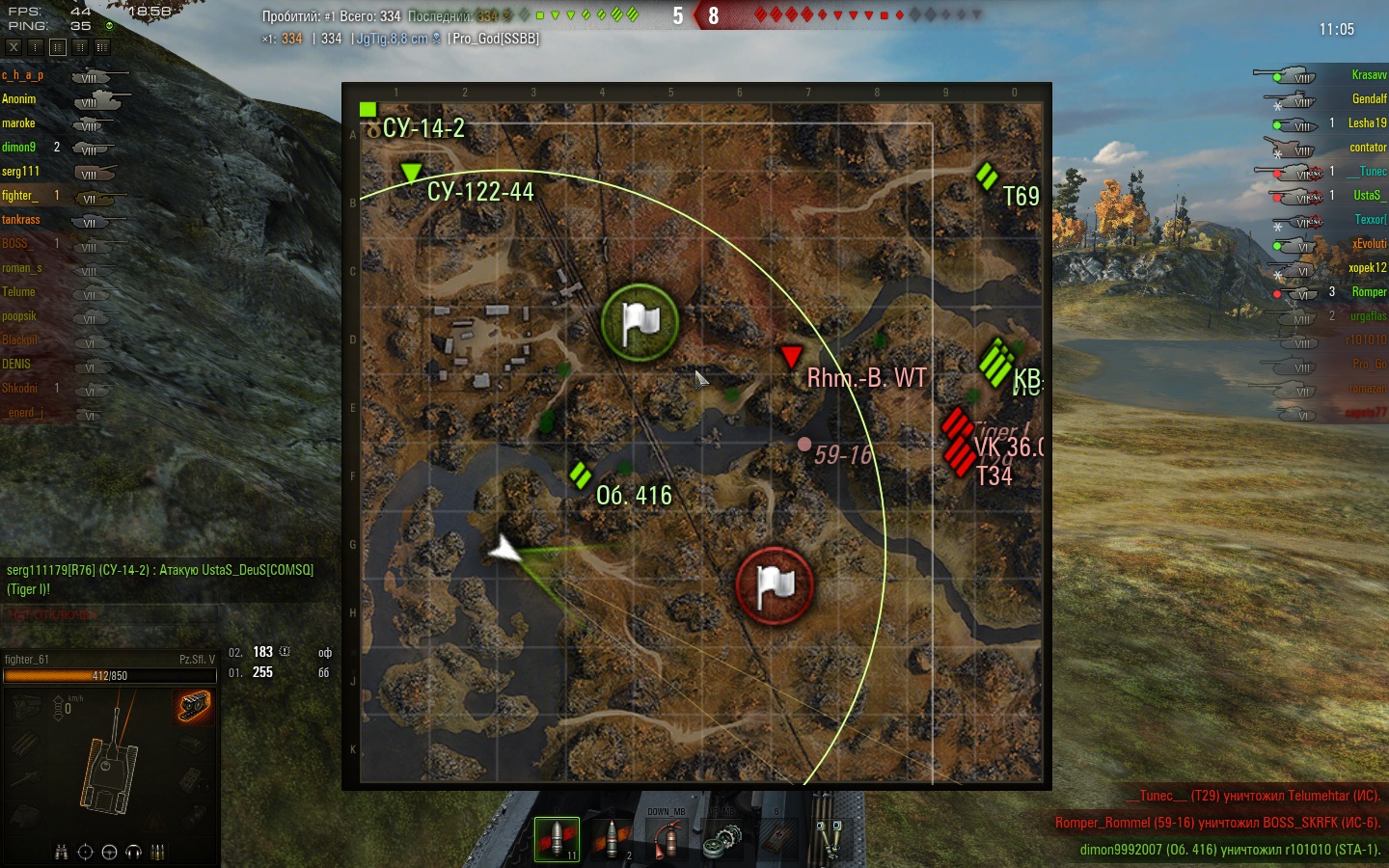Image resolution: width=1389 pixels, height=868 pixels.
Task: Select the binocular telescope equipment slot
Action: 830,837
